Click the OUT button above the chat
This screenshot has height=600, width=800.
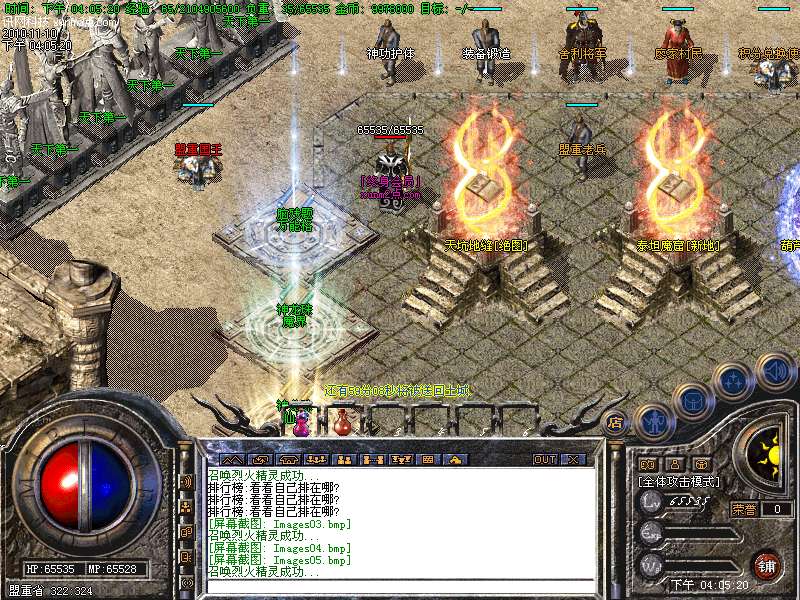545,459
